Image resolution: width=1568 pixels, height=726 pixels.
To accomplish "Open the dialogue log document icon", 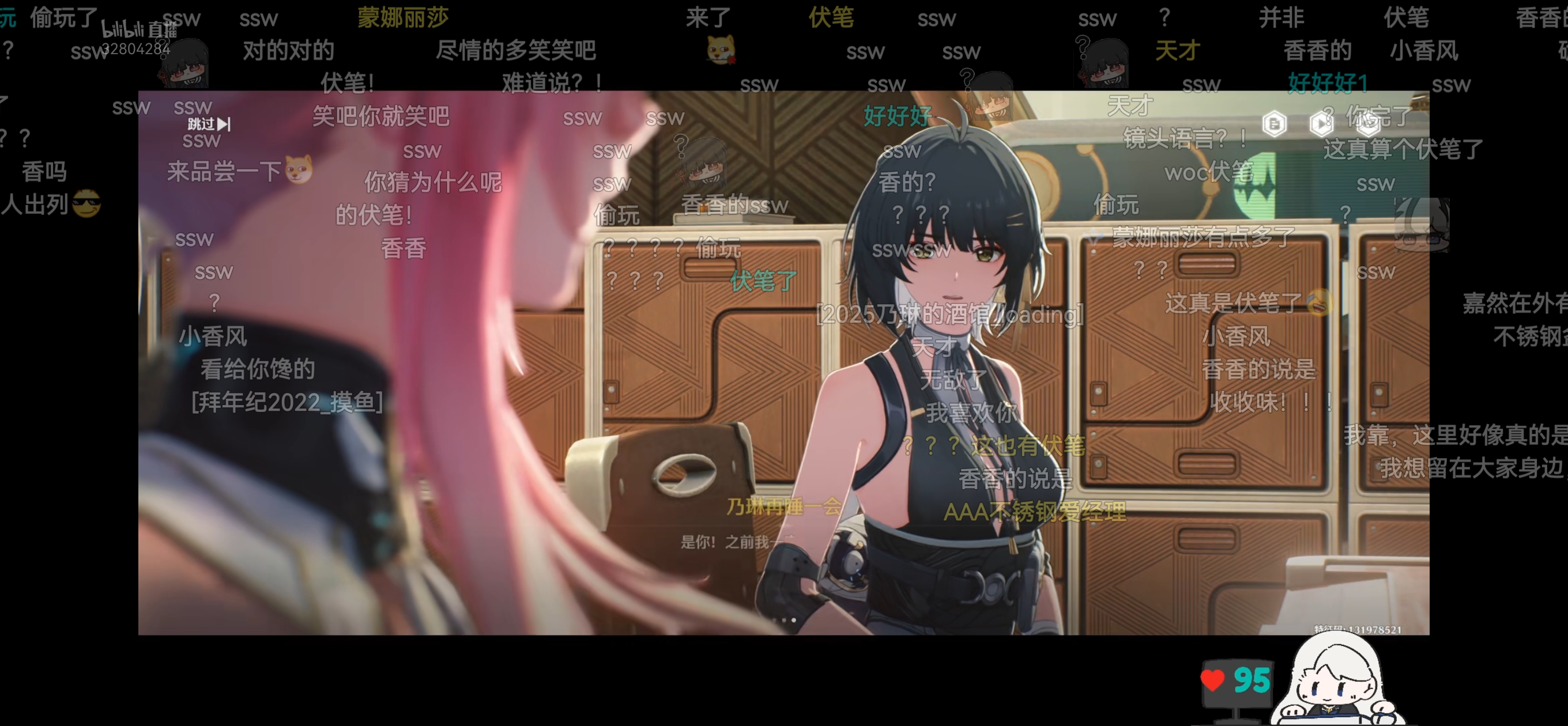I will (1274, 124).
